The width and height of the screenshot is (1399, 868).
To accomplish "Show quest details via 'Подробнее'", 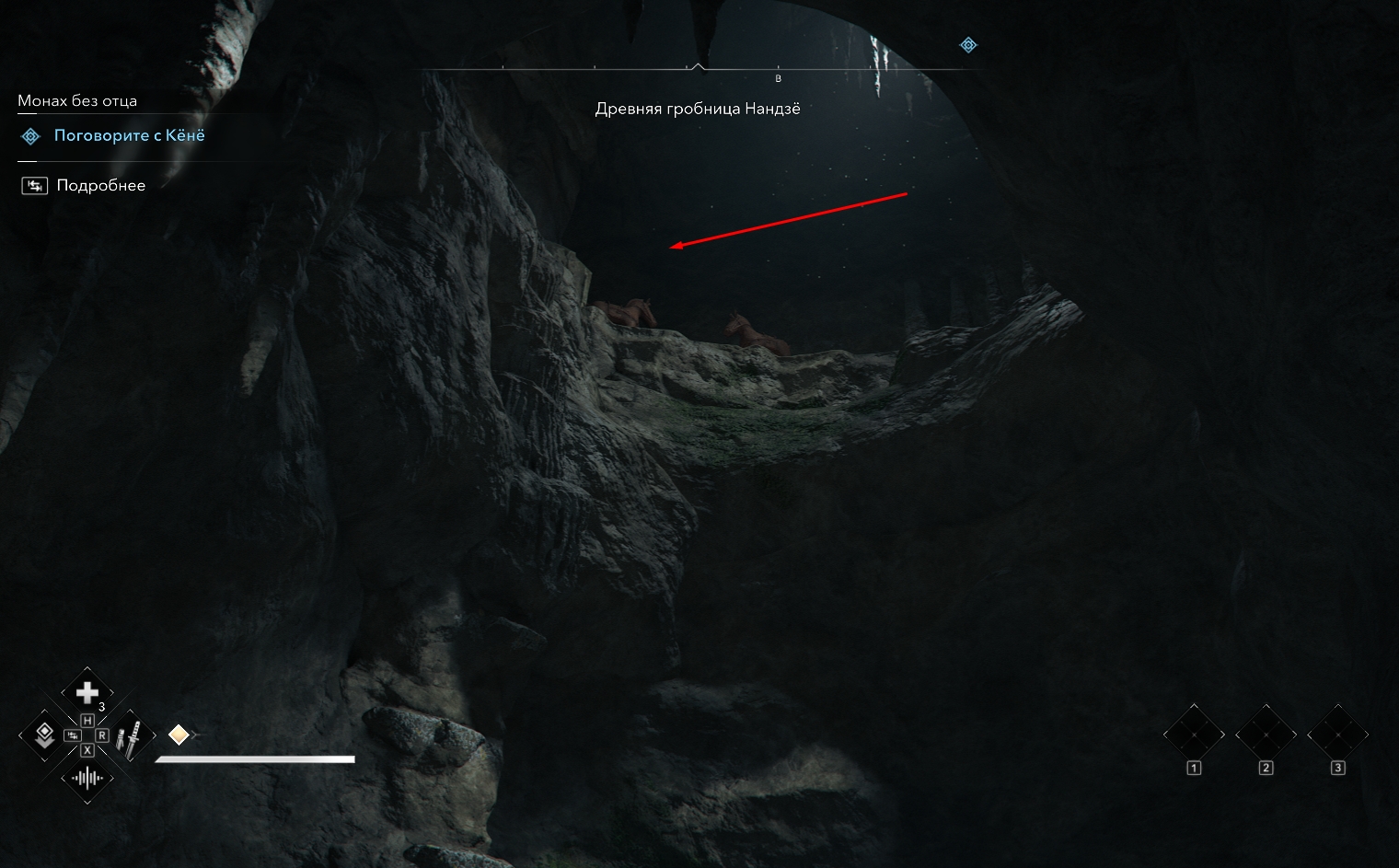I will coord(100,185).
